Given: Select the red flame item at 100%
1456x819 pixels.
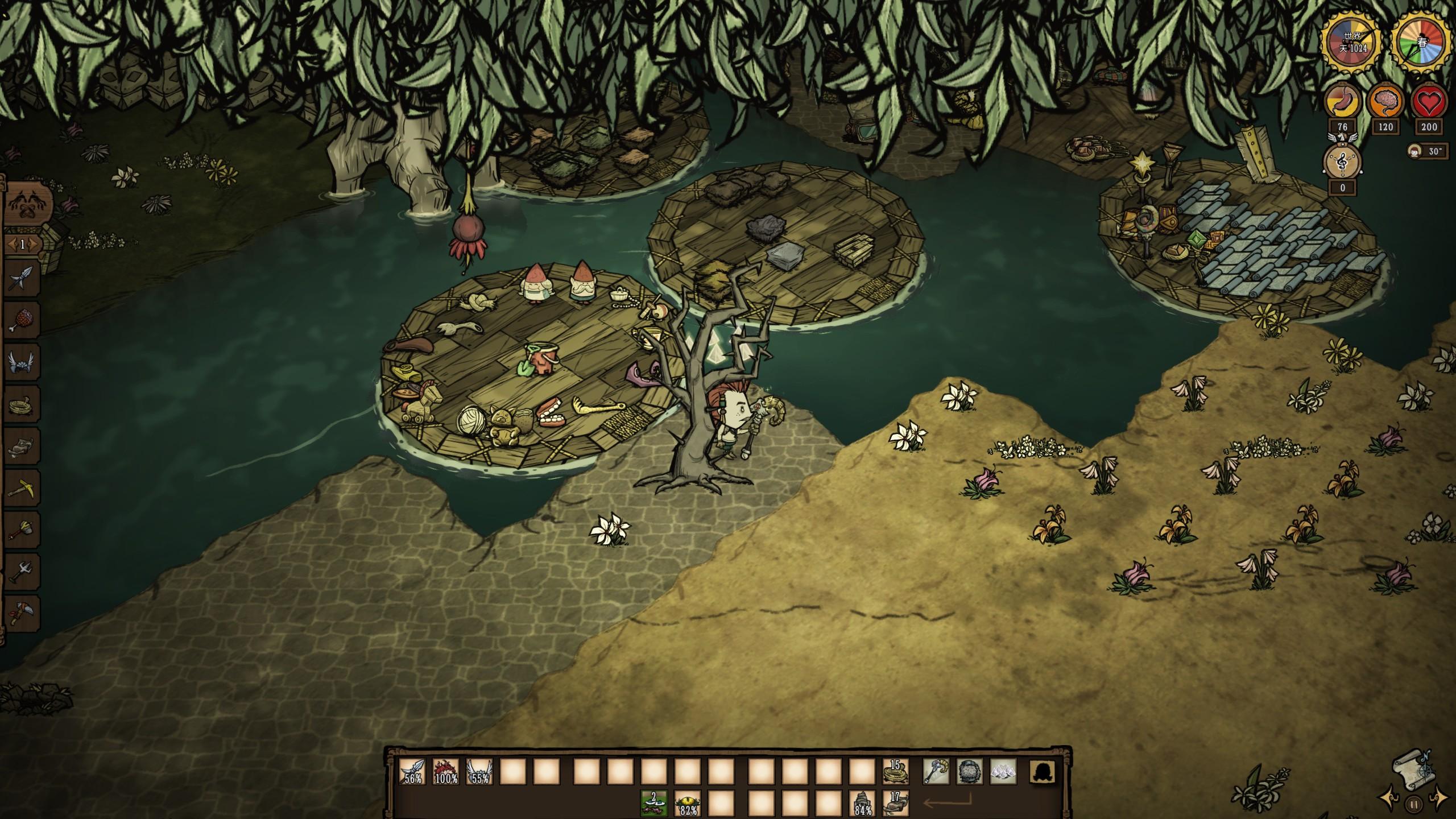Looking at the screenshot, I should 446,772.
